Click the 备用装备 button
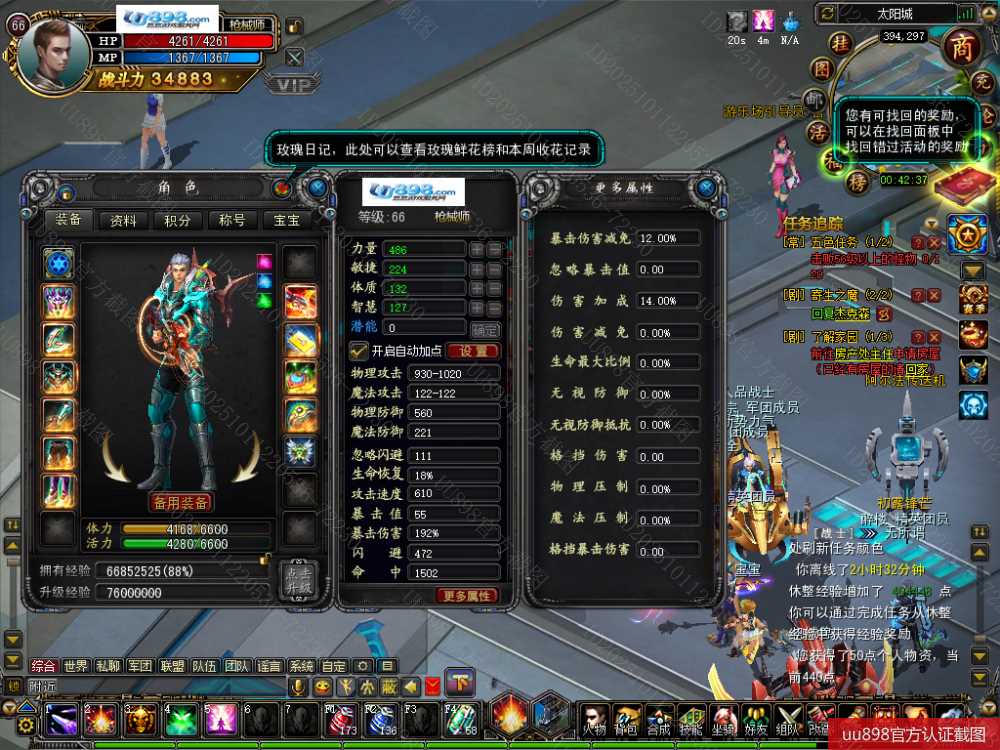1000x750 pixels. 180,501
